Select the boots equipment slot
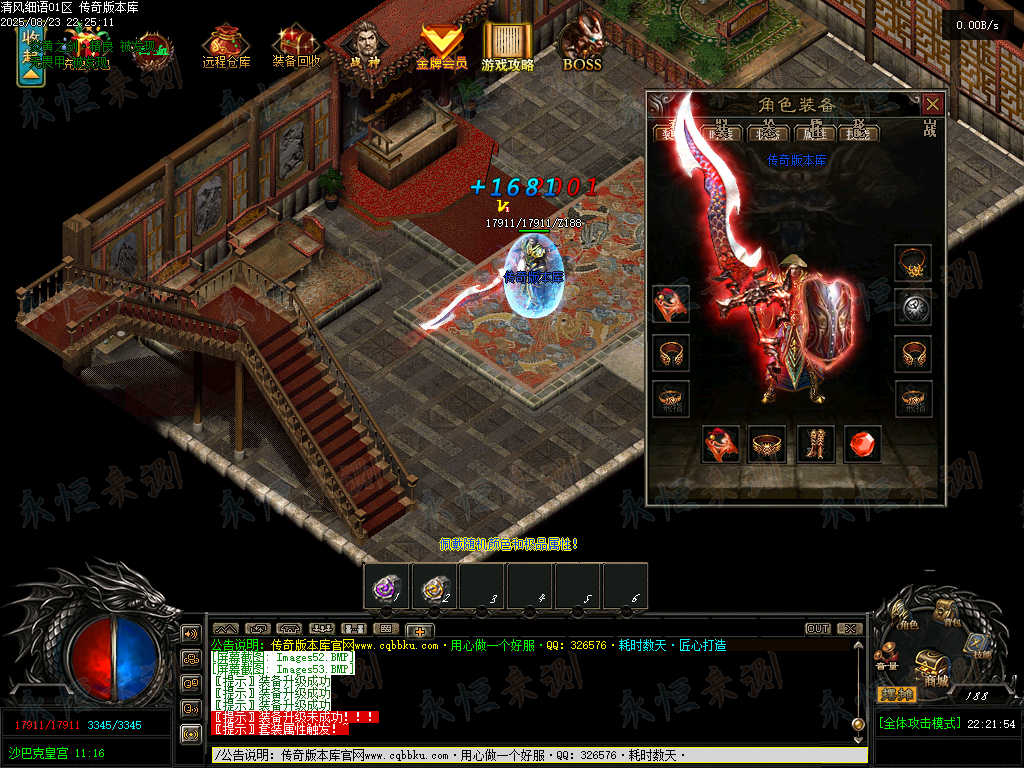 (816, 444)
